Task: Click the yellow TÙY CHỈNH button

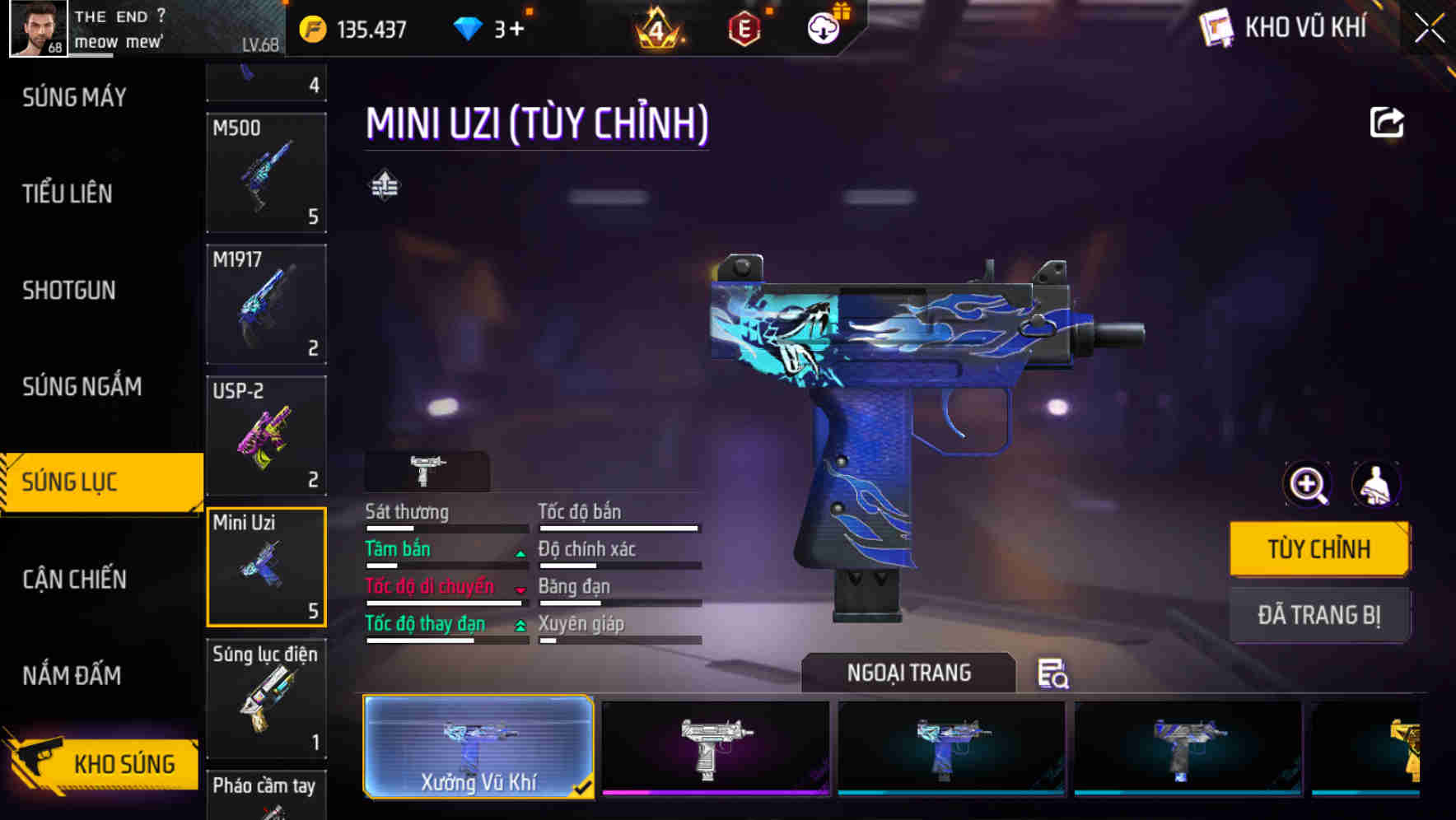Action: [x=1318, y=548]
